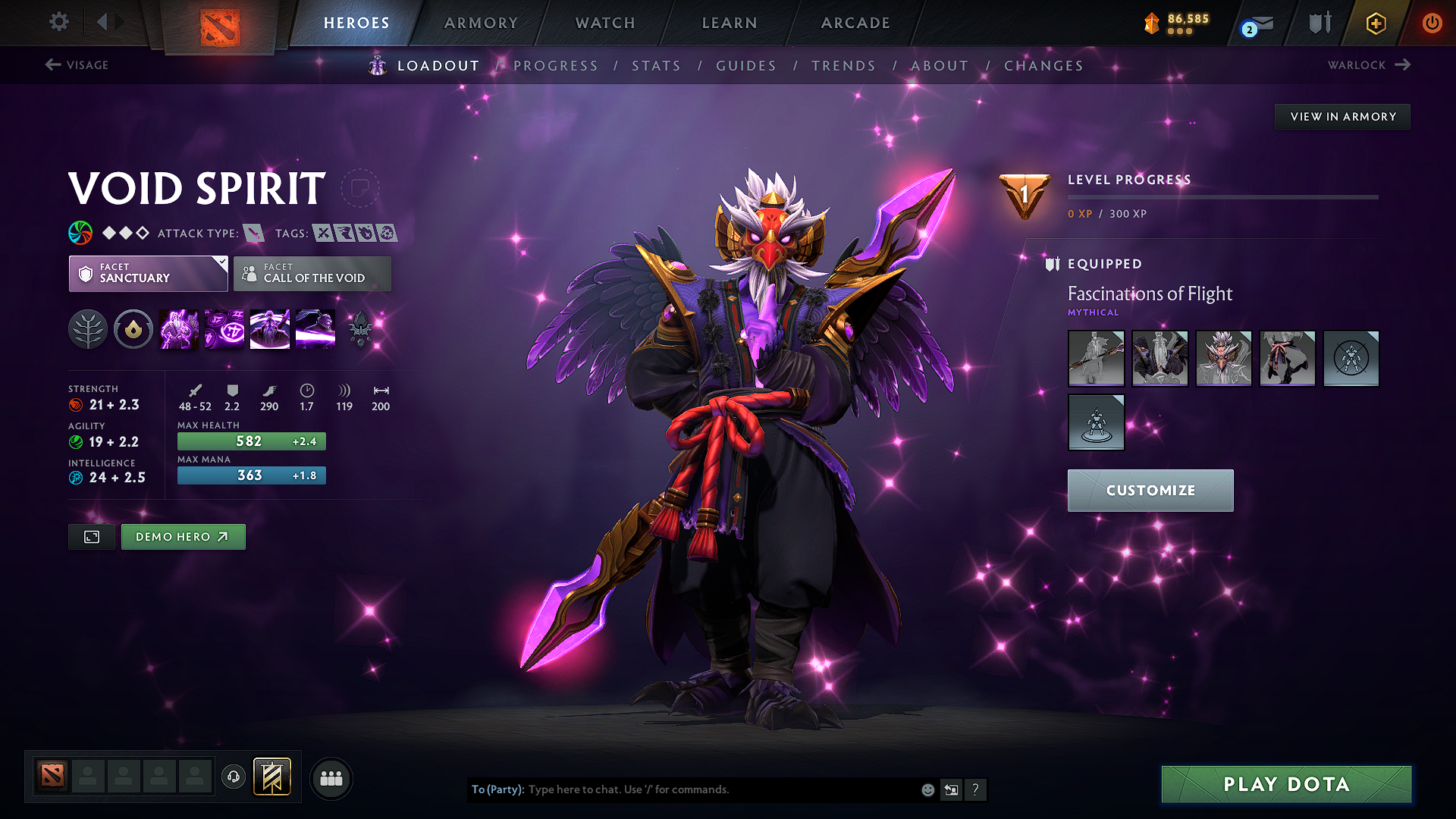Viewport: 1456px width, 819px height.
Task: Open the STATS section of the hero page
Action: pos(657,66)
